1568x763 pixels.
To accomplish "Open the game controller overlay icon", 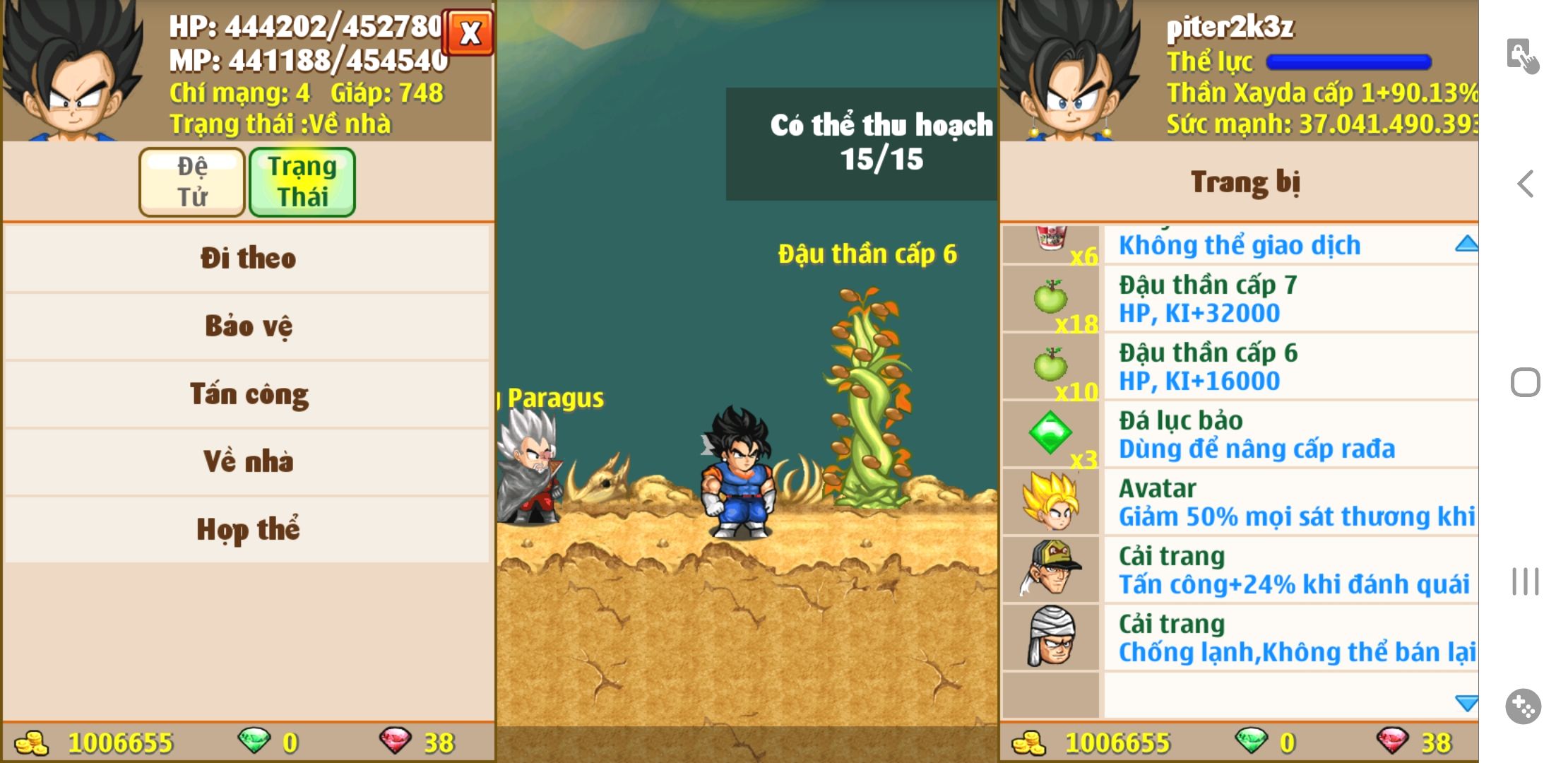I will pyautogui.click(x=1523, y=706).
